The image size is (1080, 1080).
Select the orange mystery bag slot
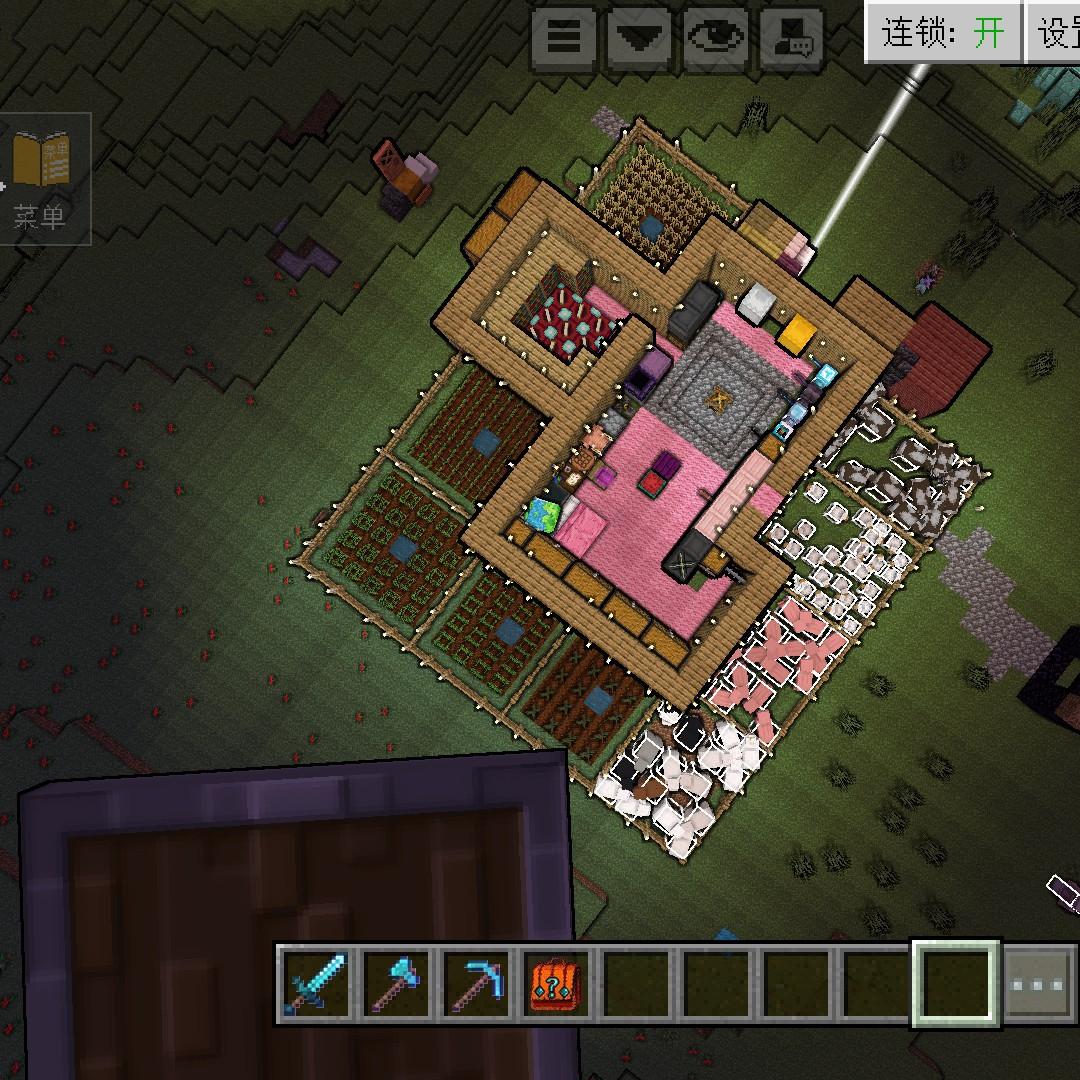pyautogui.click(x=556, y=983)
